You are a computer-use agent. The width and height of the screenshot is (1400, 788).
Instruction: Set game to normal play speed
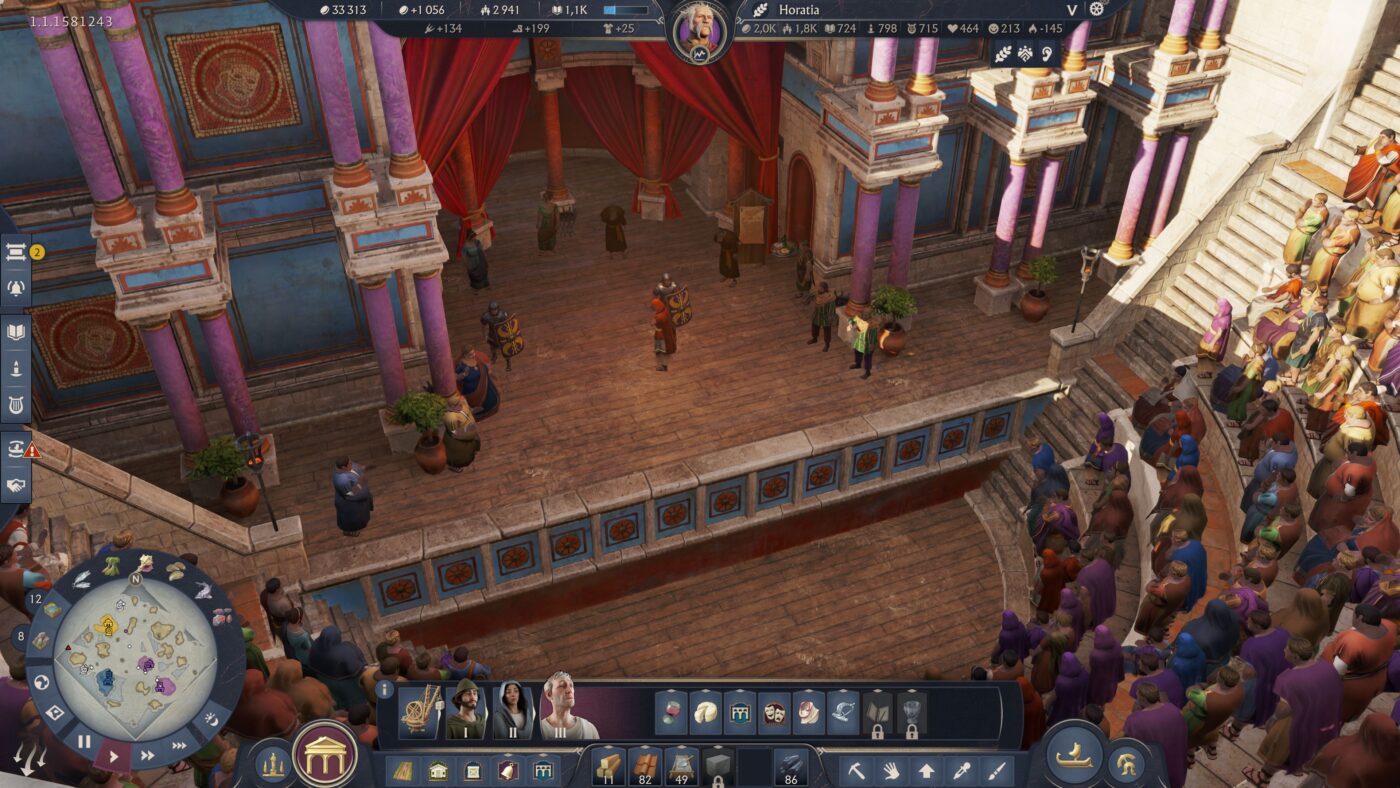(x=113, y=755)
